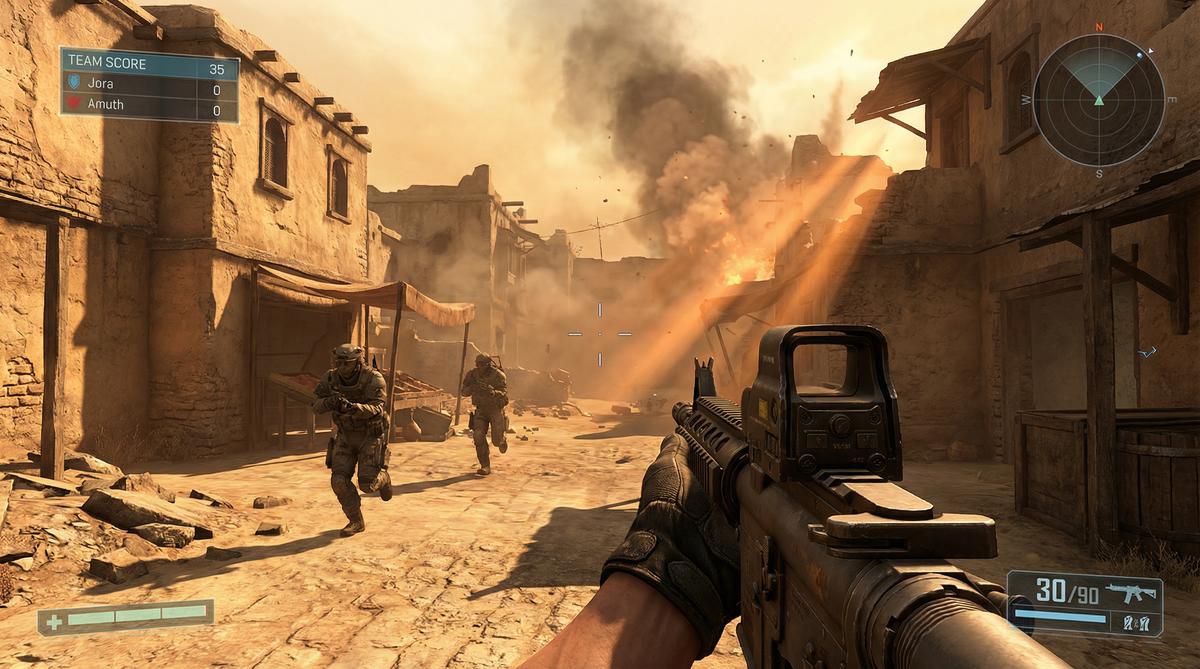Click the blue shield emblem next to Jora
This screenshot has width=1200, height=669.
(x=72, y=84)
